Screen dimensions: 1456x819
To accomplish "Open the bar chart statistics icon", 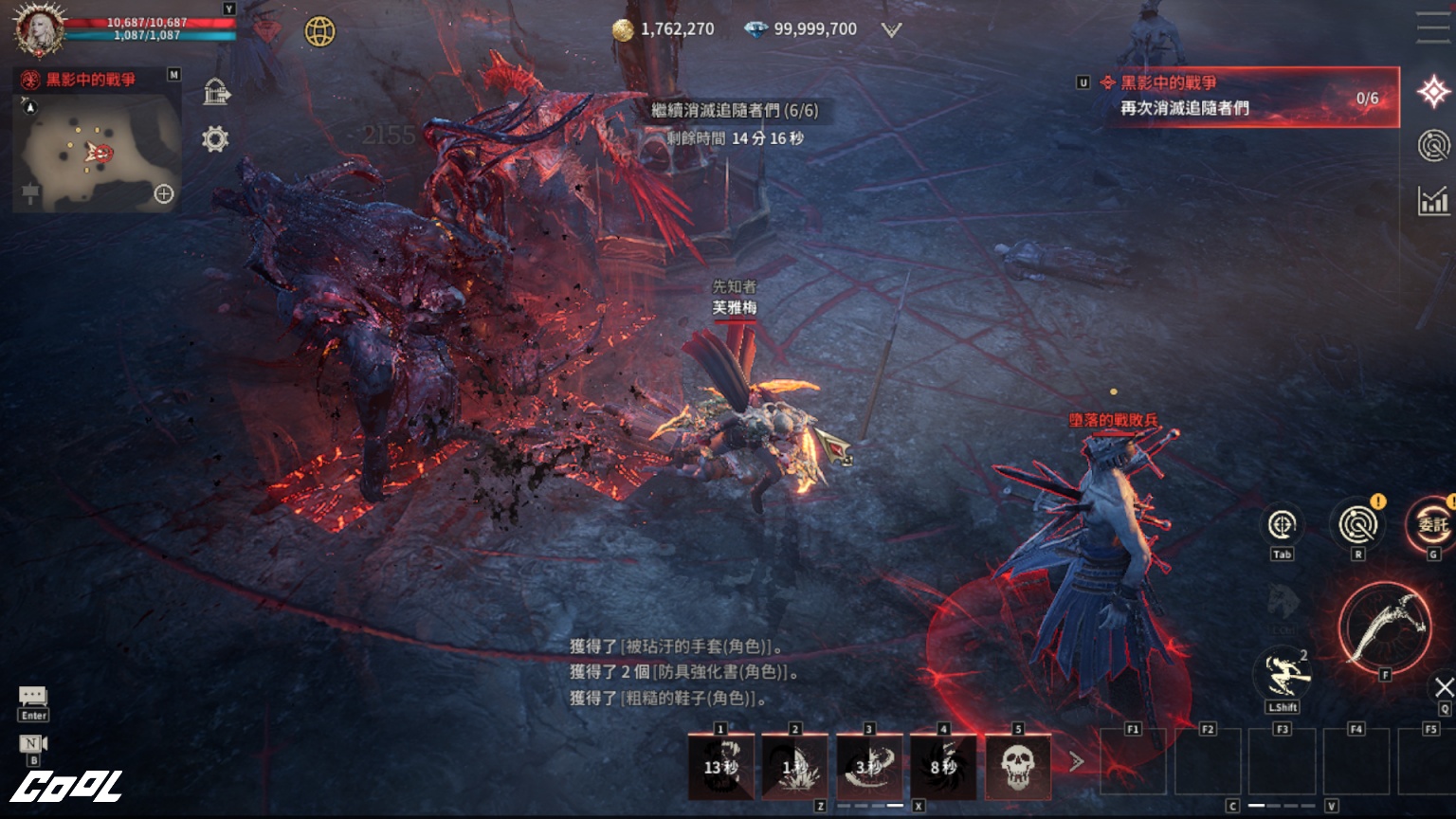I will click(x=1433, y=200).
